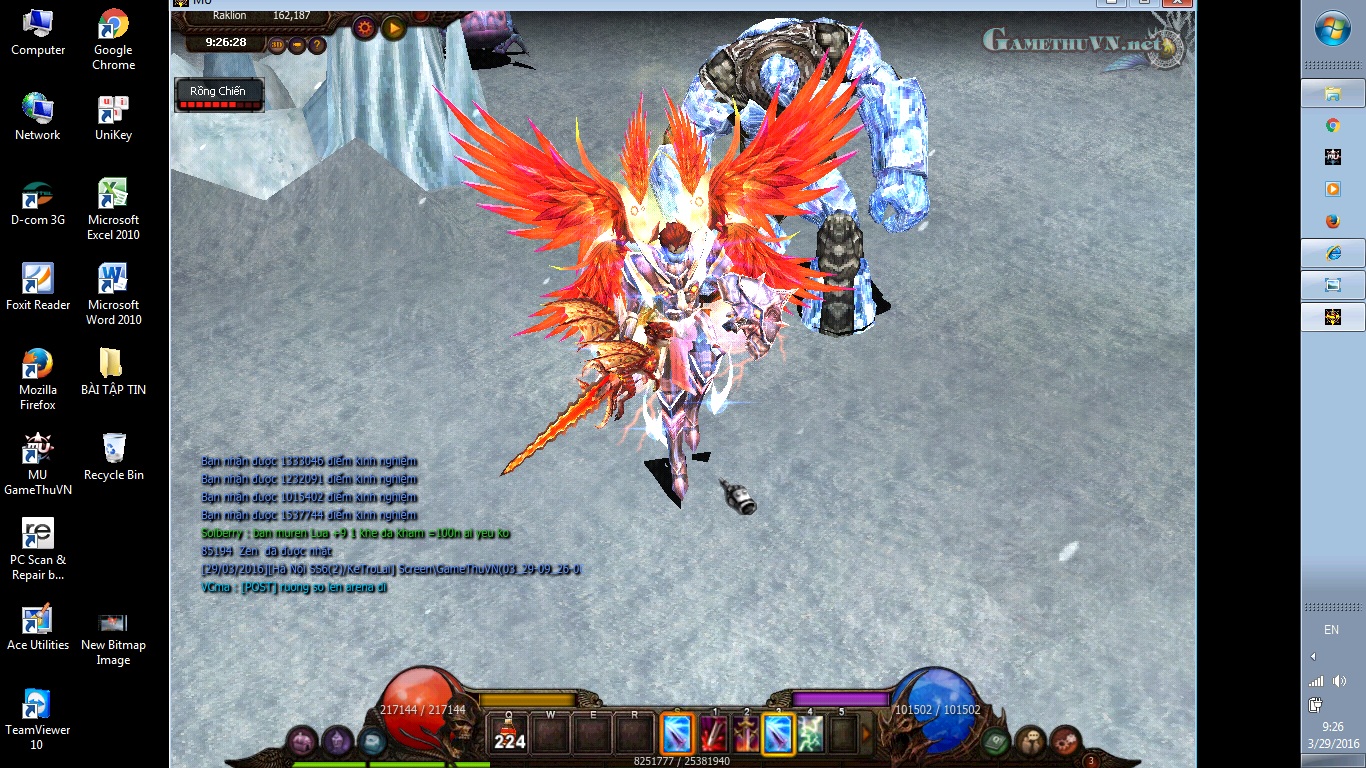
Task: Click the camera icon button
Action: tap(297, 45)
